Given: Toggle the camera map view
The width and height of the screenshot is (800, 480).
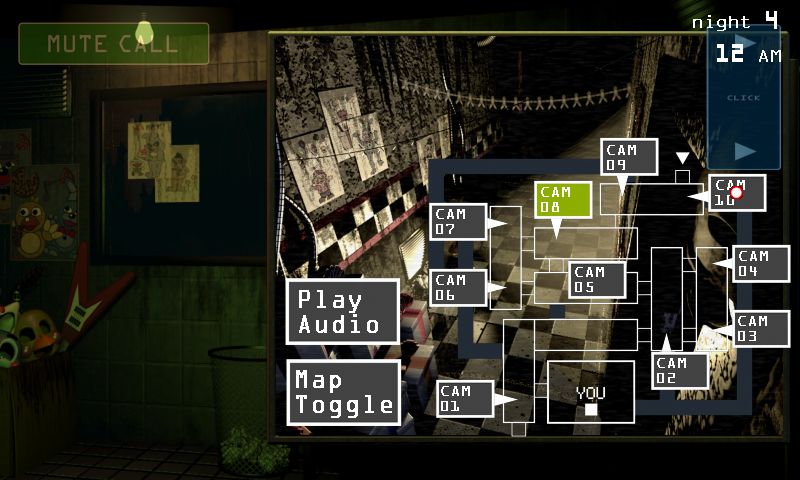Looking at the screenshot, I should coord(343,393).
